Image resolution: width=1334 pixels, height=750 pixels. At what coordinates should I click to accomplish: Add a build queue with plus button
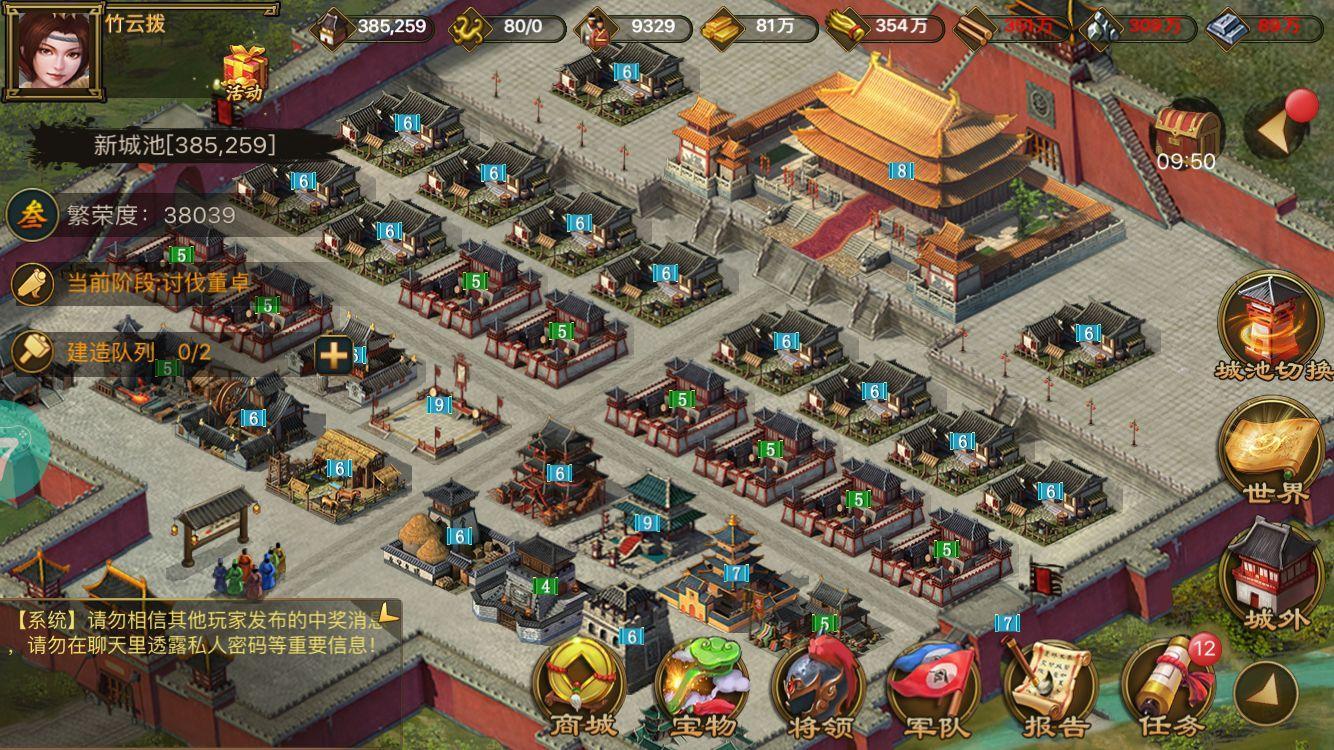pos(334,354)
